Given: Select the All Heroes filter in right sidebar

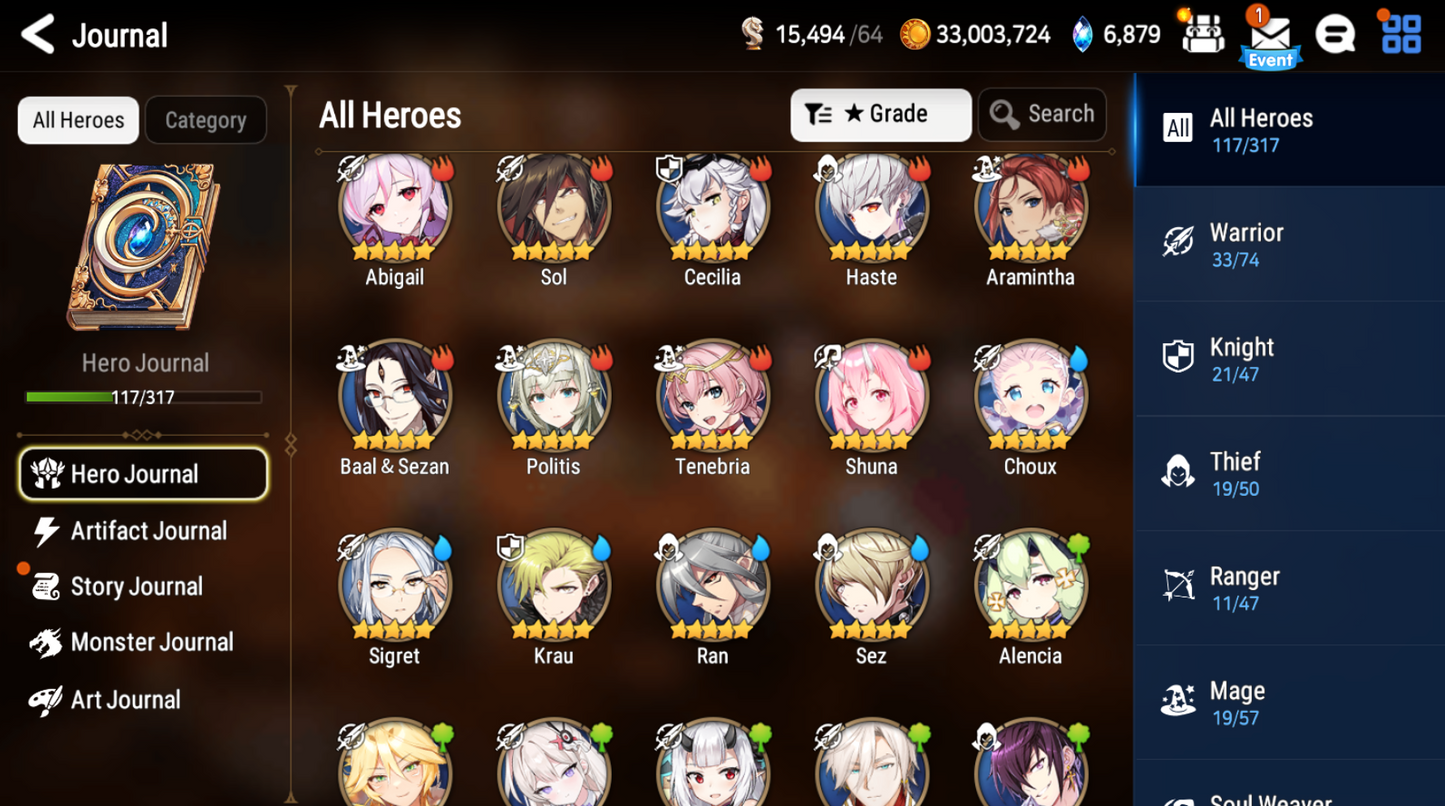Looking at the screenshot, I should [x=1289, y=130].
